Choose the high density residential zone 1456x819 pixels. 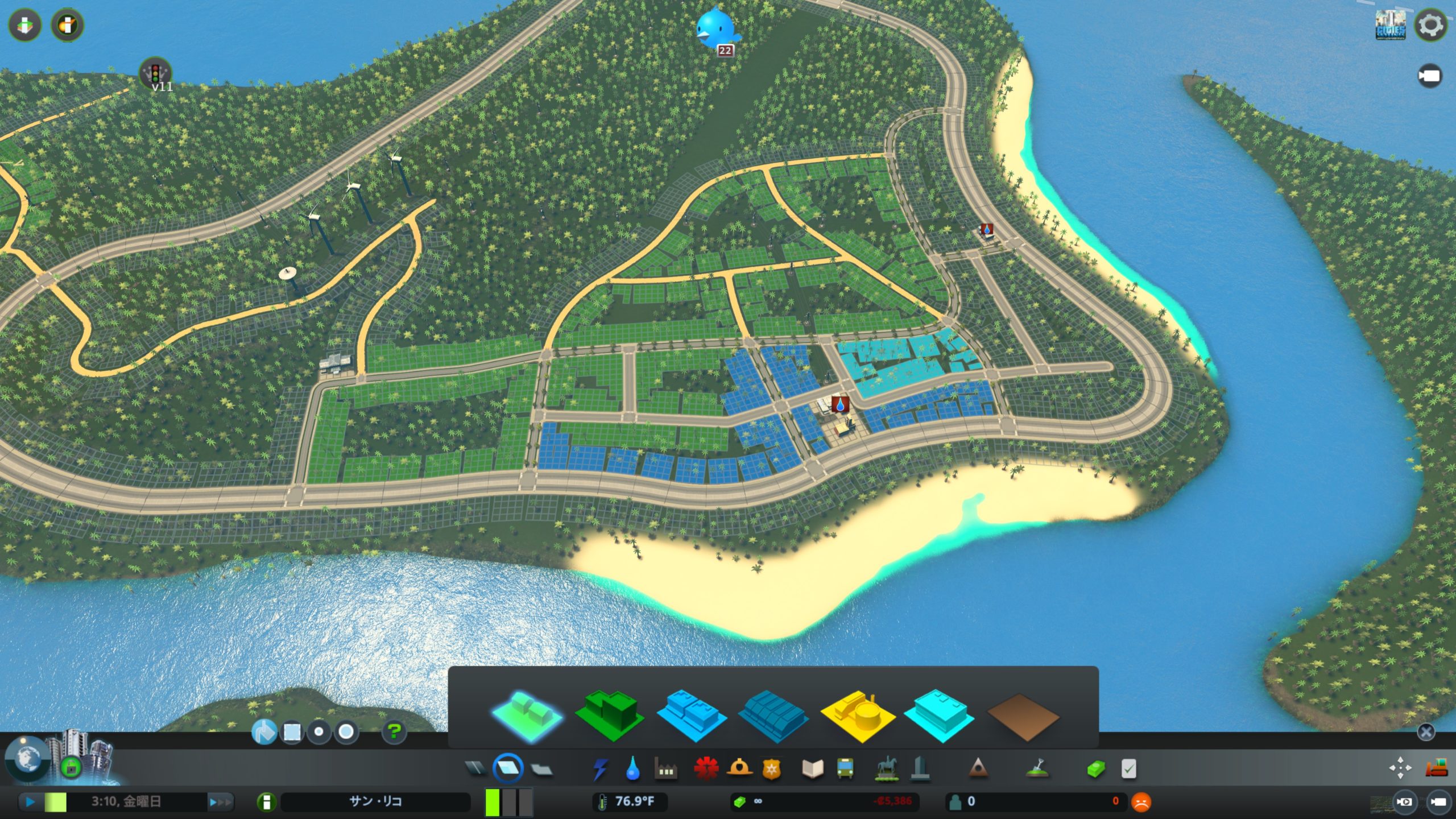tap(609, 715)
